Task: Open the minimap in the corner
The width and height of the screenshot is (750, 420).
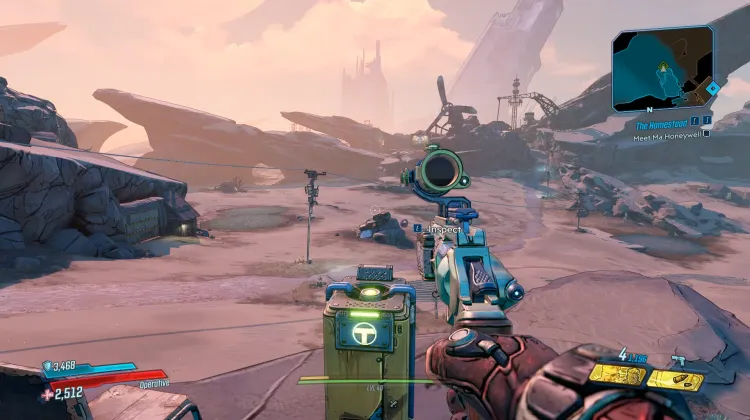Action: [x=662, y=68]
